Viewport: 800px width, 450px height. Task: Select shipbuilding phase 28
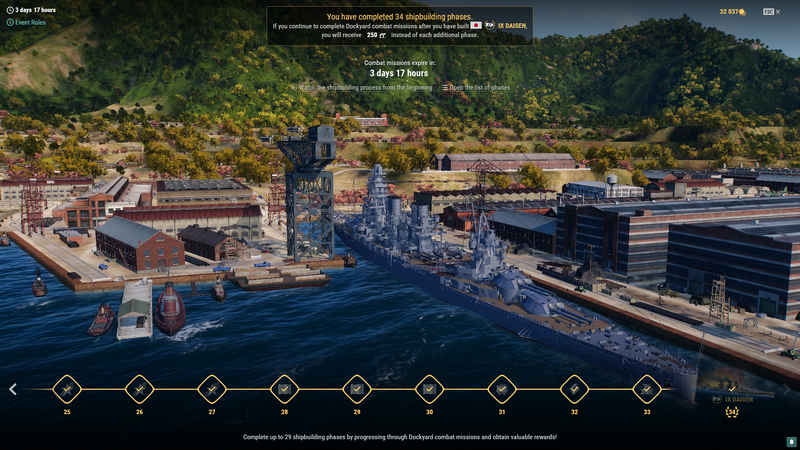point(284,389)
